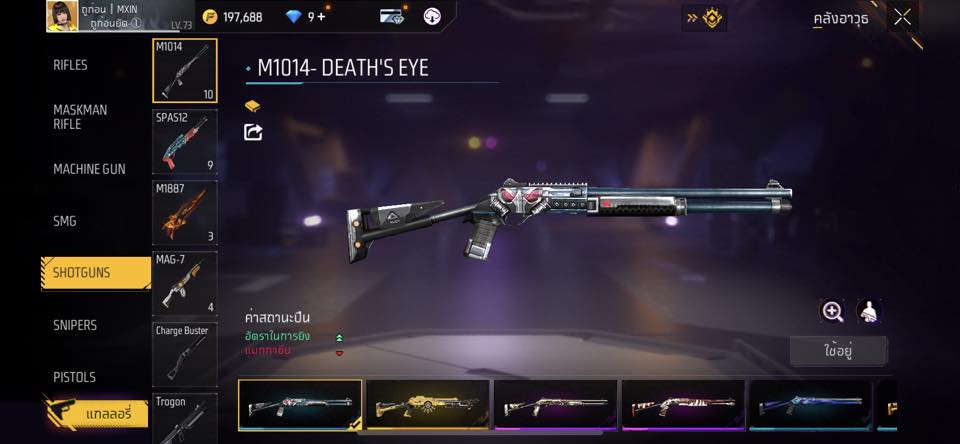This screenshot has width=960, height=444.
Task: Select the Machine Gun category
Action: pyautogui.click(x=89, y=169)
